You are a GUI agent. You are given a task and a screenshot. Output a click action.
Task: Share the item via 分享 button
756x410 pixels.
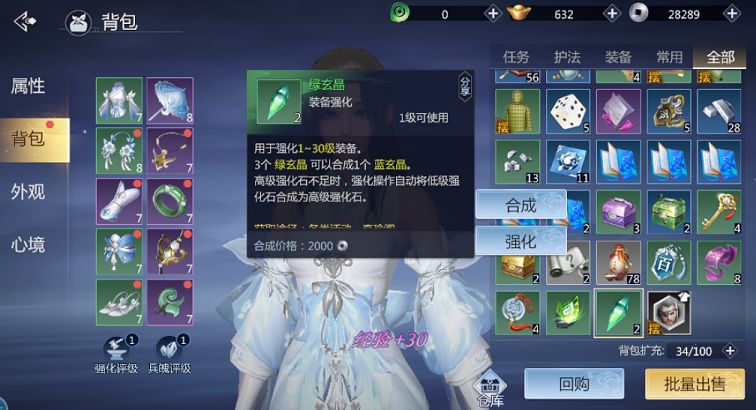[x=465, y=85]
